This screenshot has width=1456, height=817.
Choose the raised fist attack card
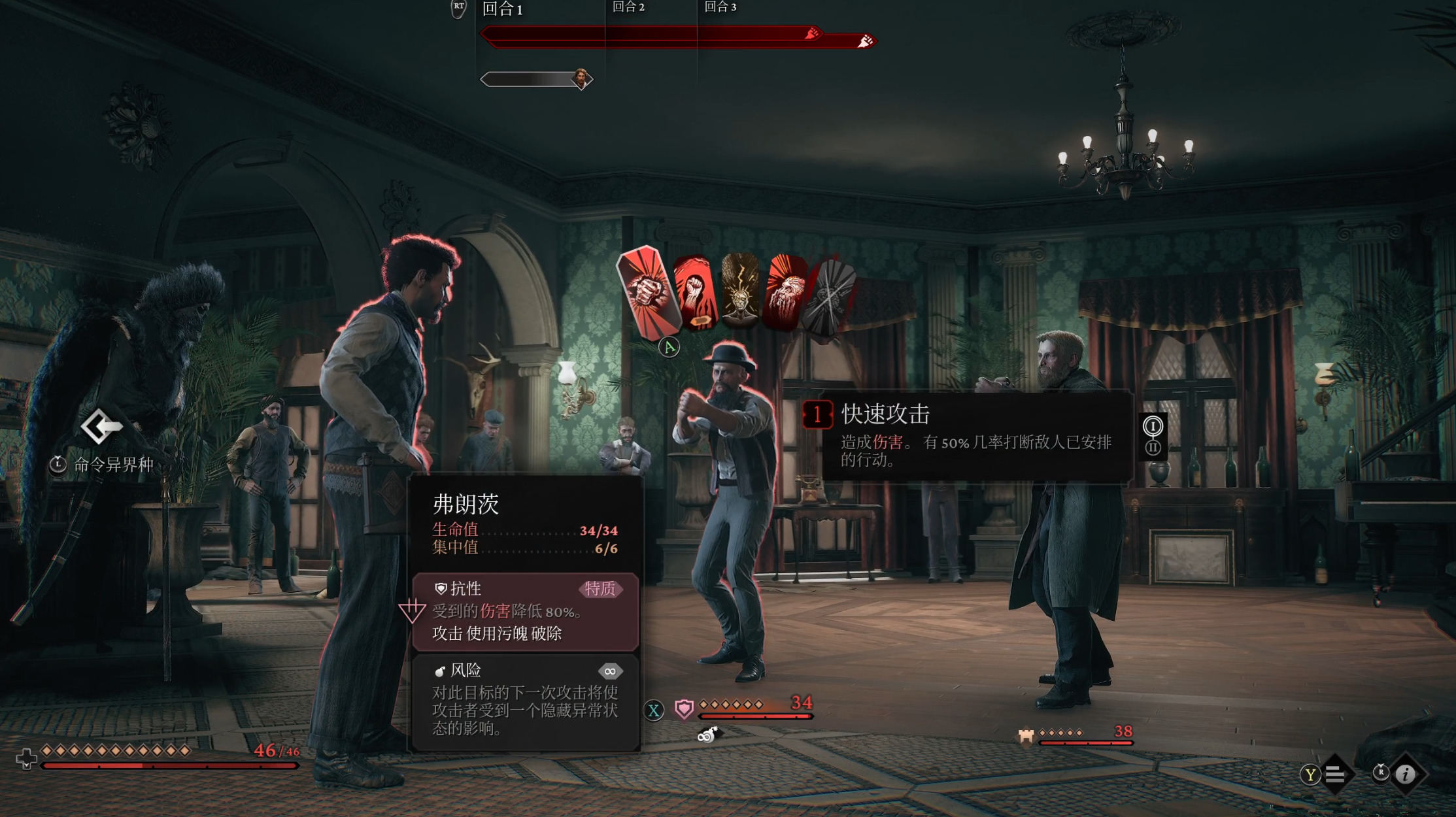tap(695, 293)
